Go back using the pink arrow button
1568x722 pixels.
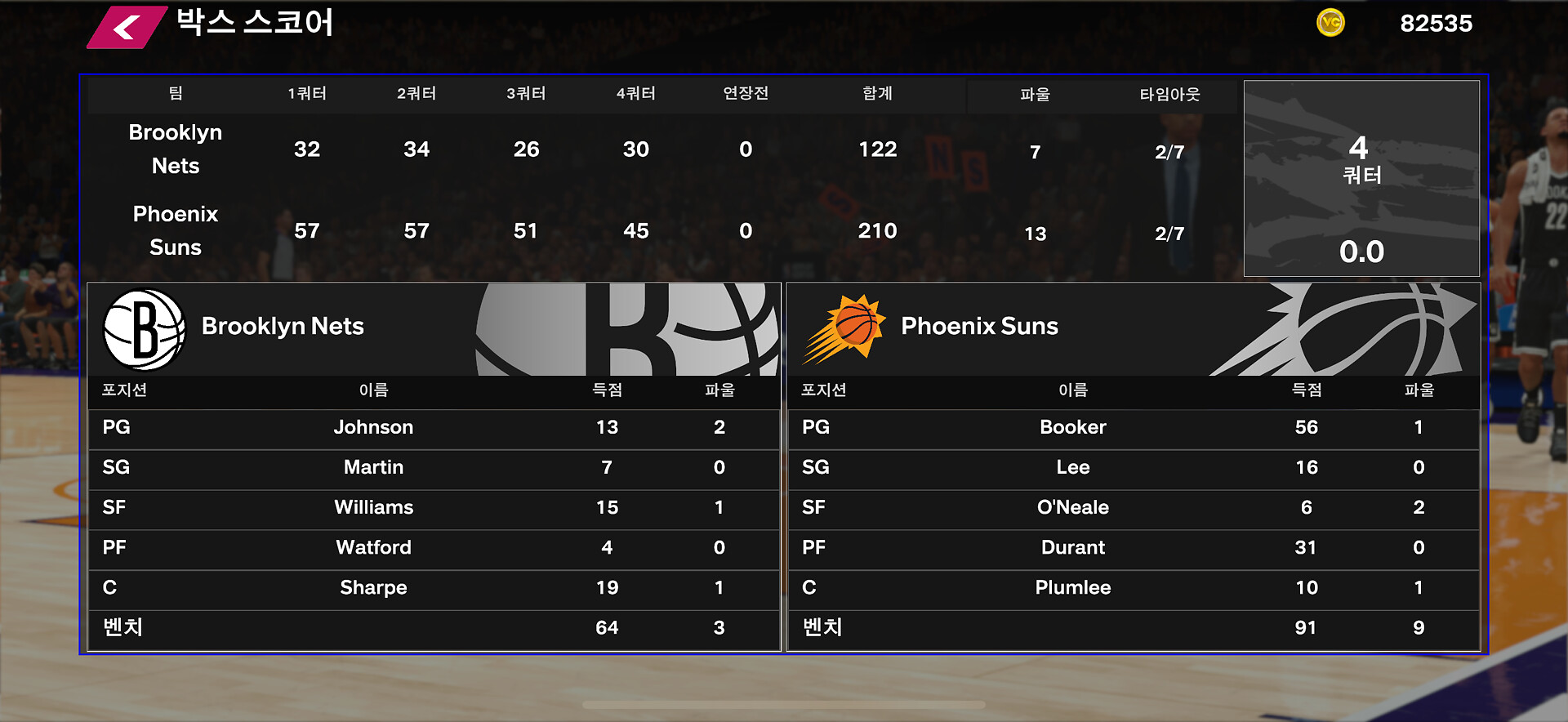pyautogui.click(x=127, y=28)
